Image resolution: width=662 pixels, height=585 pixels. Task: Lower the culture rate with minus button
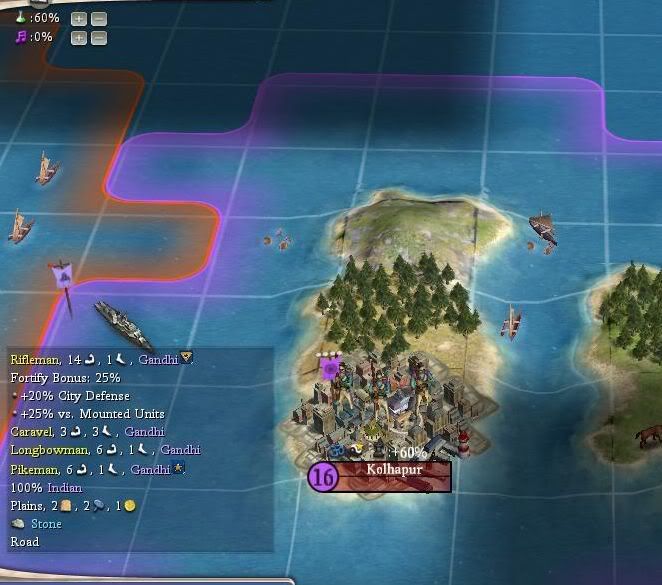[99, 38]
